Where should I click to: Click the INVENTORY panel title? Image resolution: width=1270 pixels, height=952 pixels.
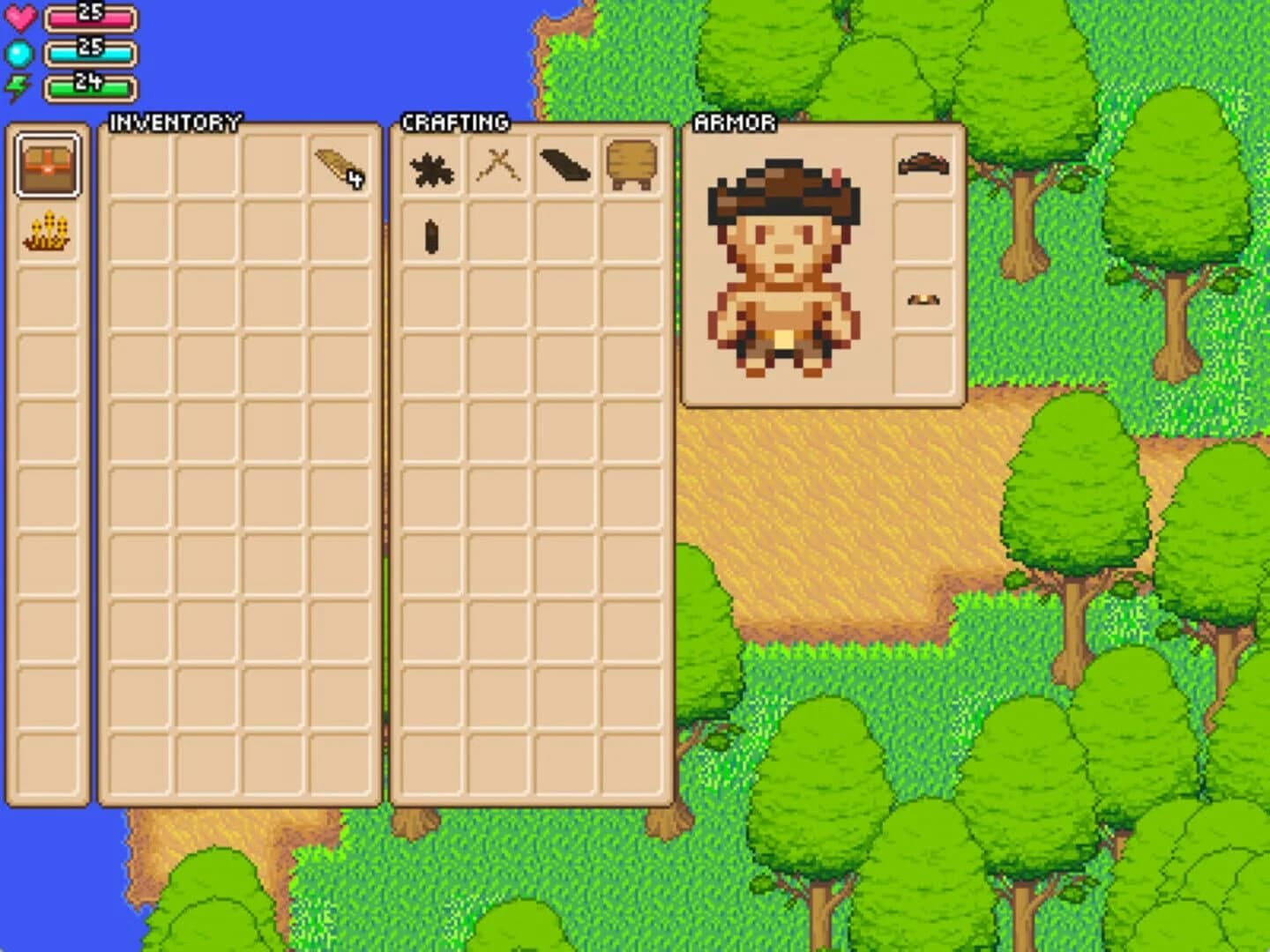click(x=173, y=122)
